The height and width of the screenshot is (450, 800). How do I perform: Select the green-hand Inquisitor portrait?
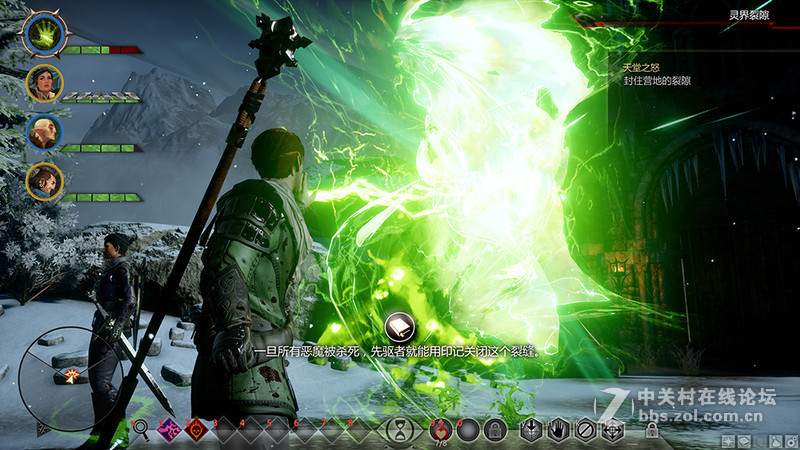45,35
